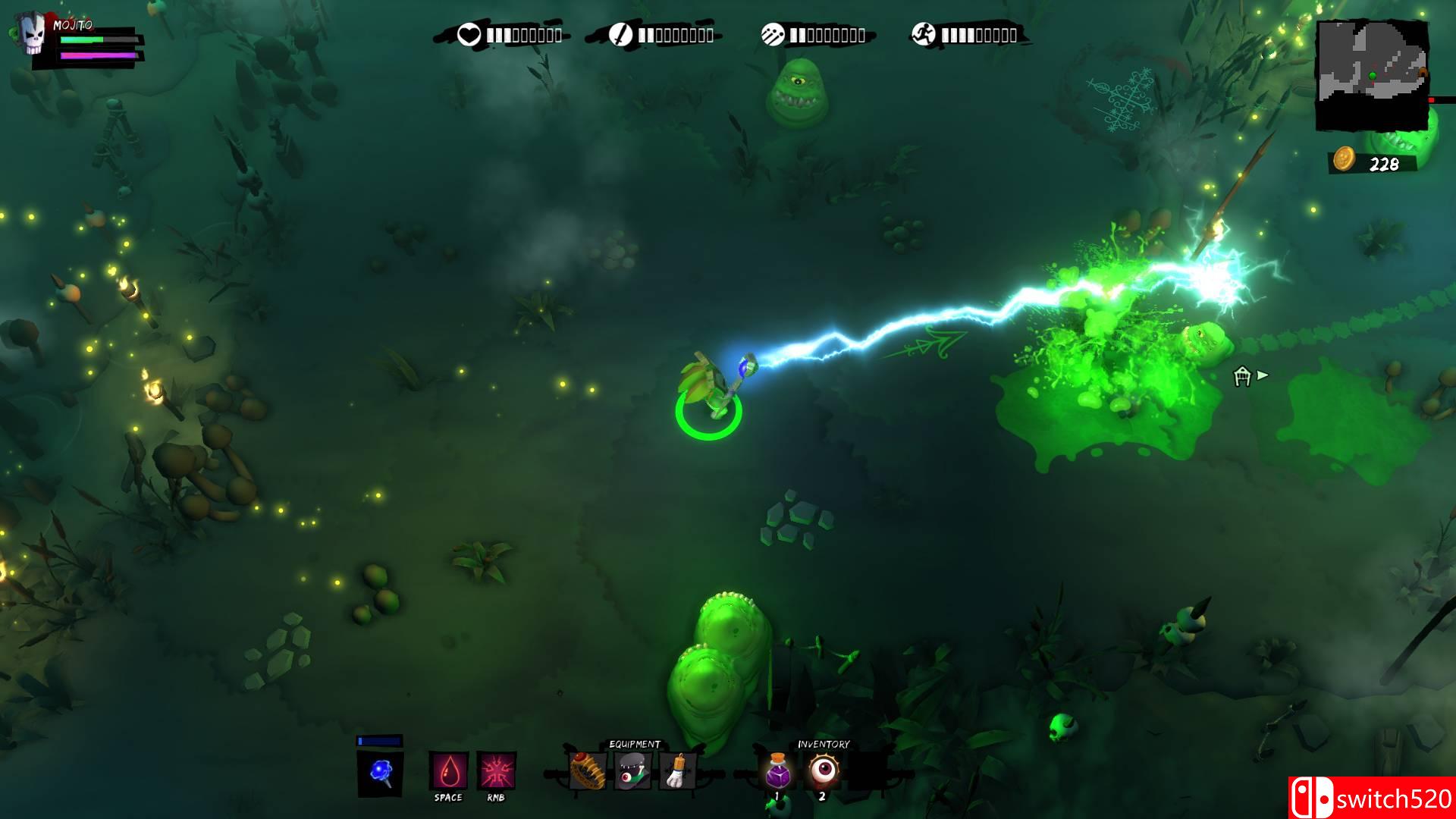Select the white glove equipment slot
This screenshot has width=1456, height=819.
[677, 770]
